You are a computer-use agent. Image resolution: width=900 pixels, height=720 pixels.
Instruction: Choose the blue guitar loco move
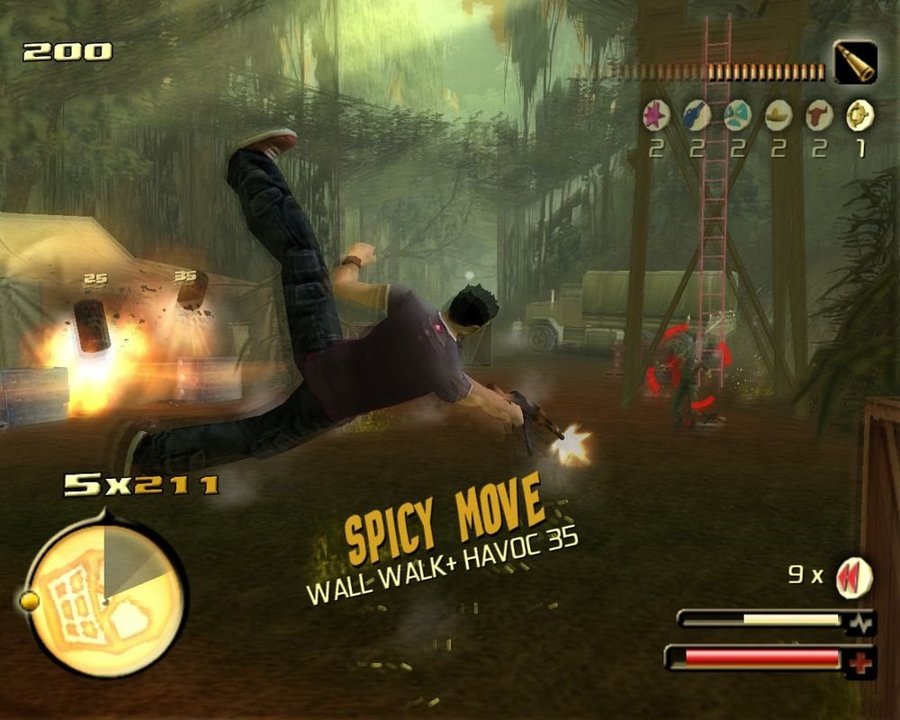pos(697,116)
